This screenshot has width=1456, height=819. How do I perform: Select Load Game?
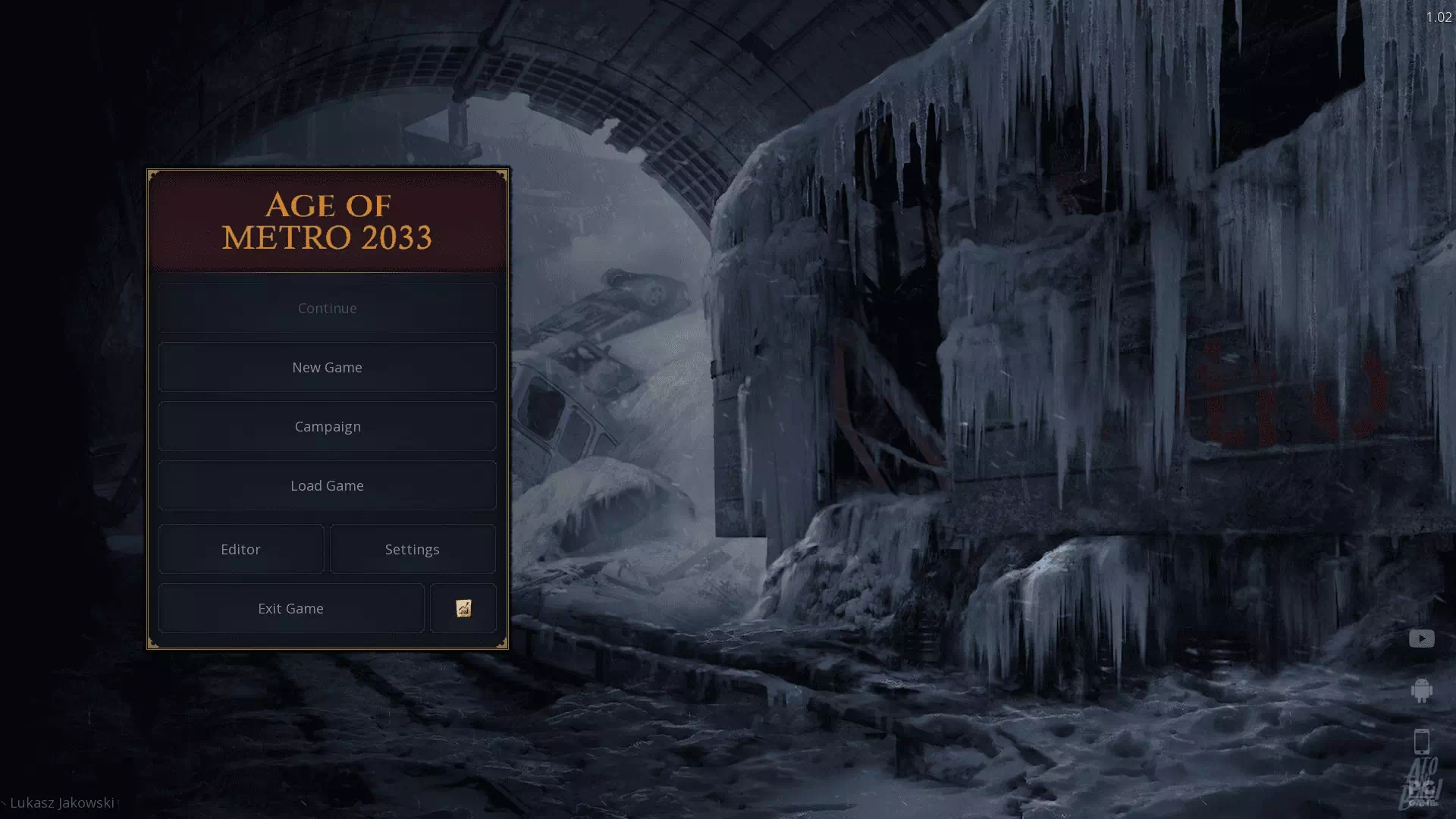pyautogui.click(x=327, y=485)
